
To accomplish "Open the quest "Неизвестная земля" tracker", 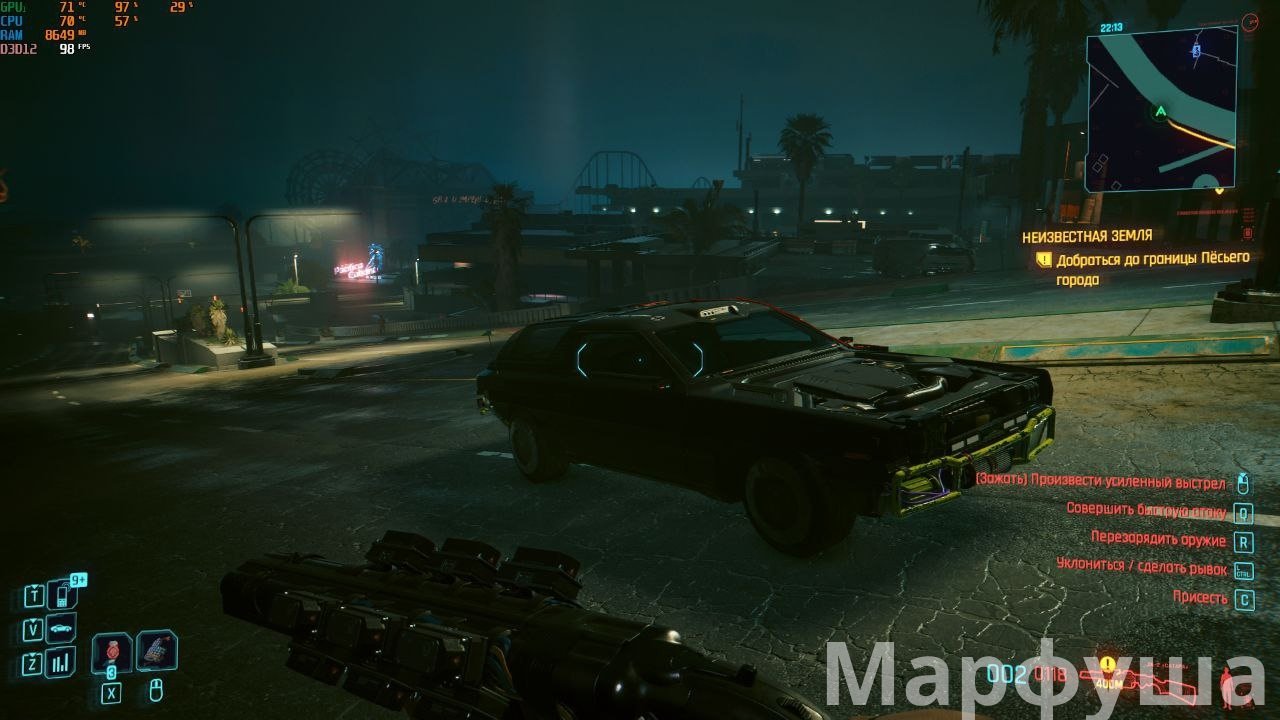I will (x=1086, y=236).
